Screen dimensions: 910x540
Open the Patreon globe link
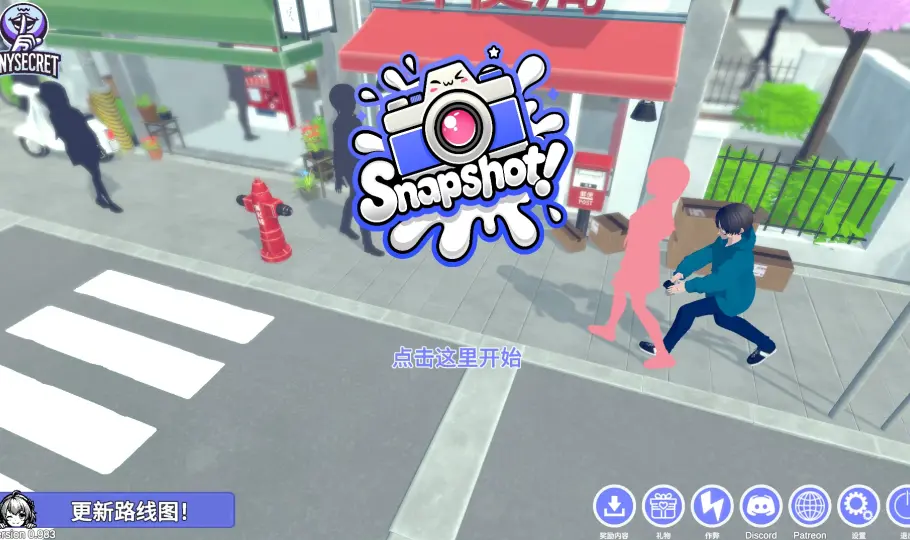[x=810, y=506]
